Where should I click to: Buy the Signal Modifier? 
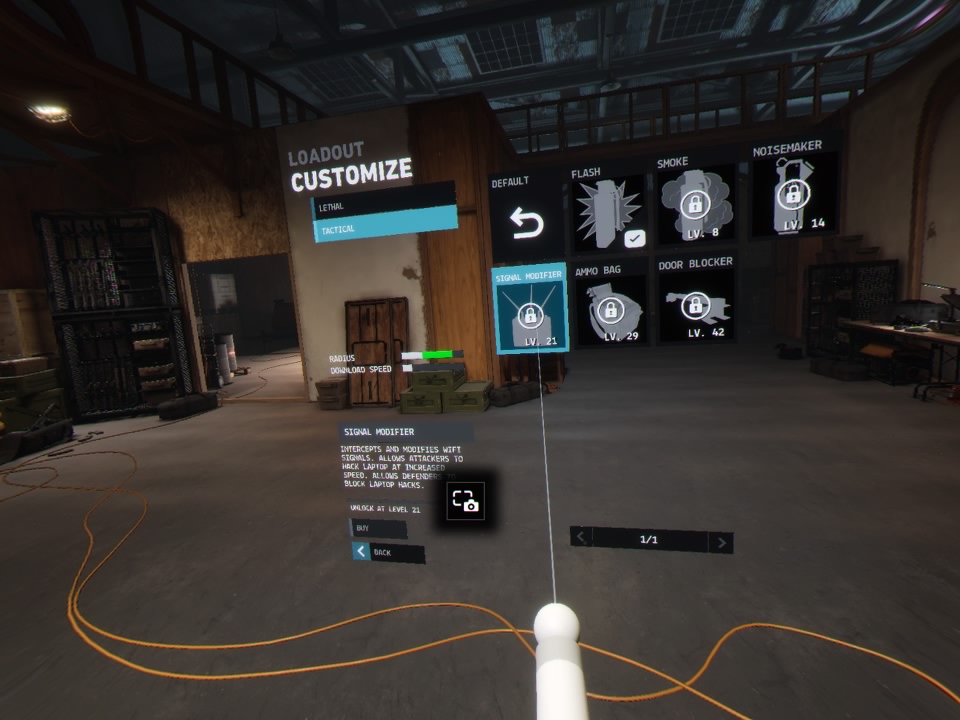click(x=378, y=528)
